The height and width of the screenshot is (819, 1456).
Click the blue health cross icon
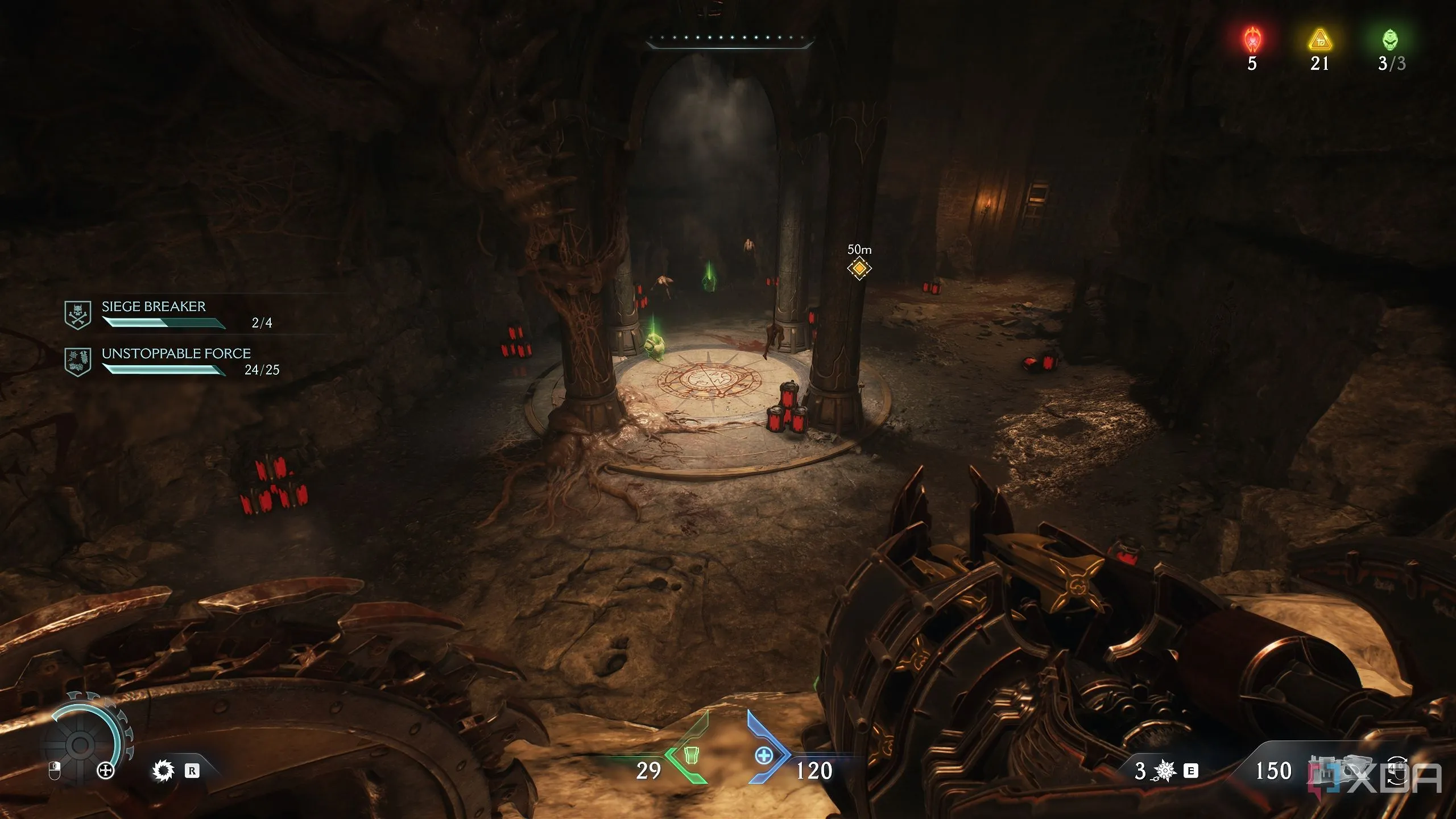[764, 756]
